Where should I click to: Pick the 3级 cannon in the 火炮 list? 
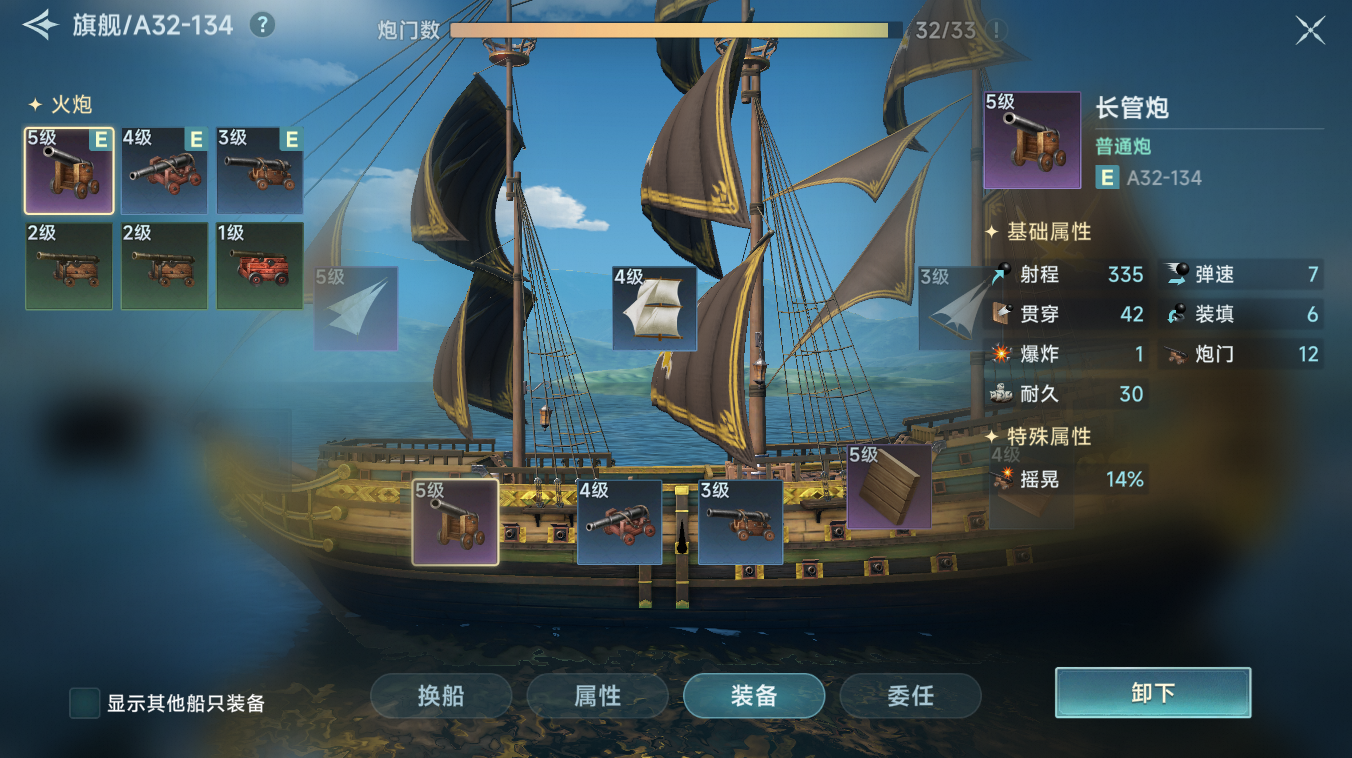[259, 170]
